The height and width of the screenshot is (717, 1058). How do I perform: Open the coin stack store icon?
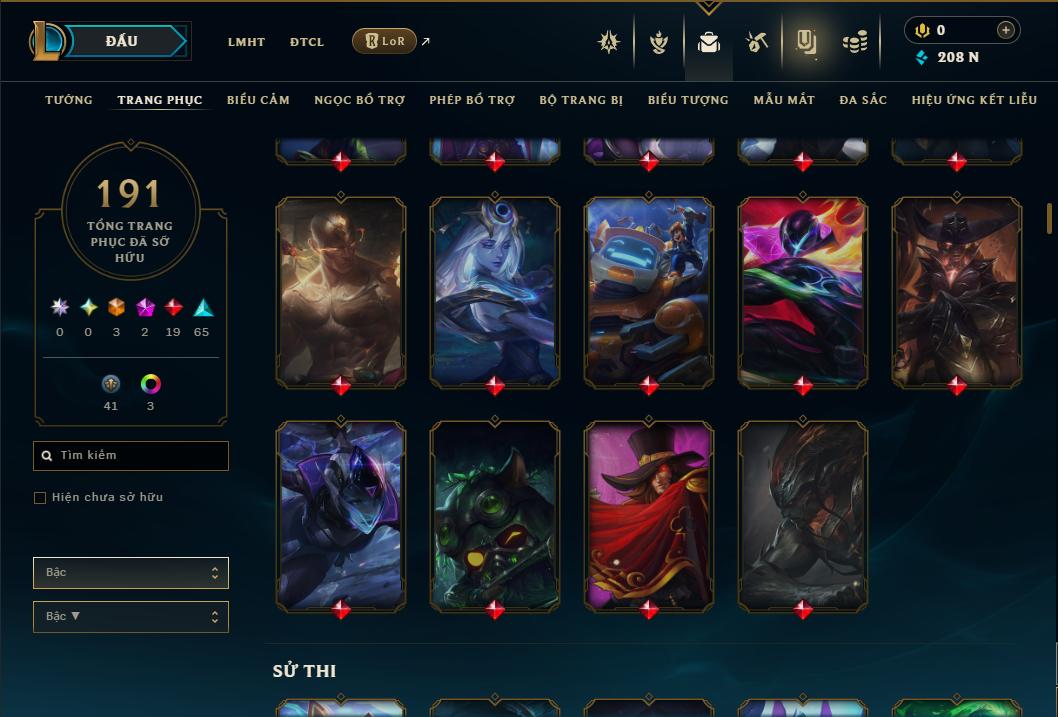(854, 42)
